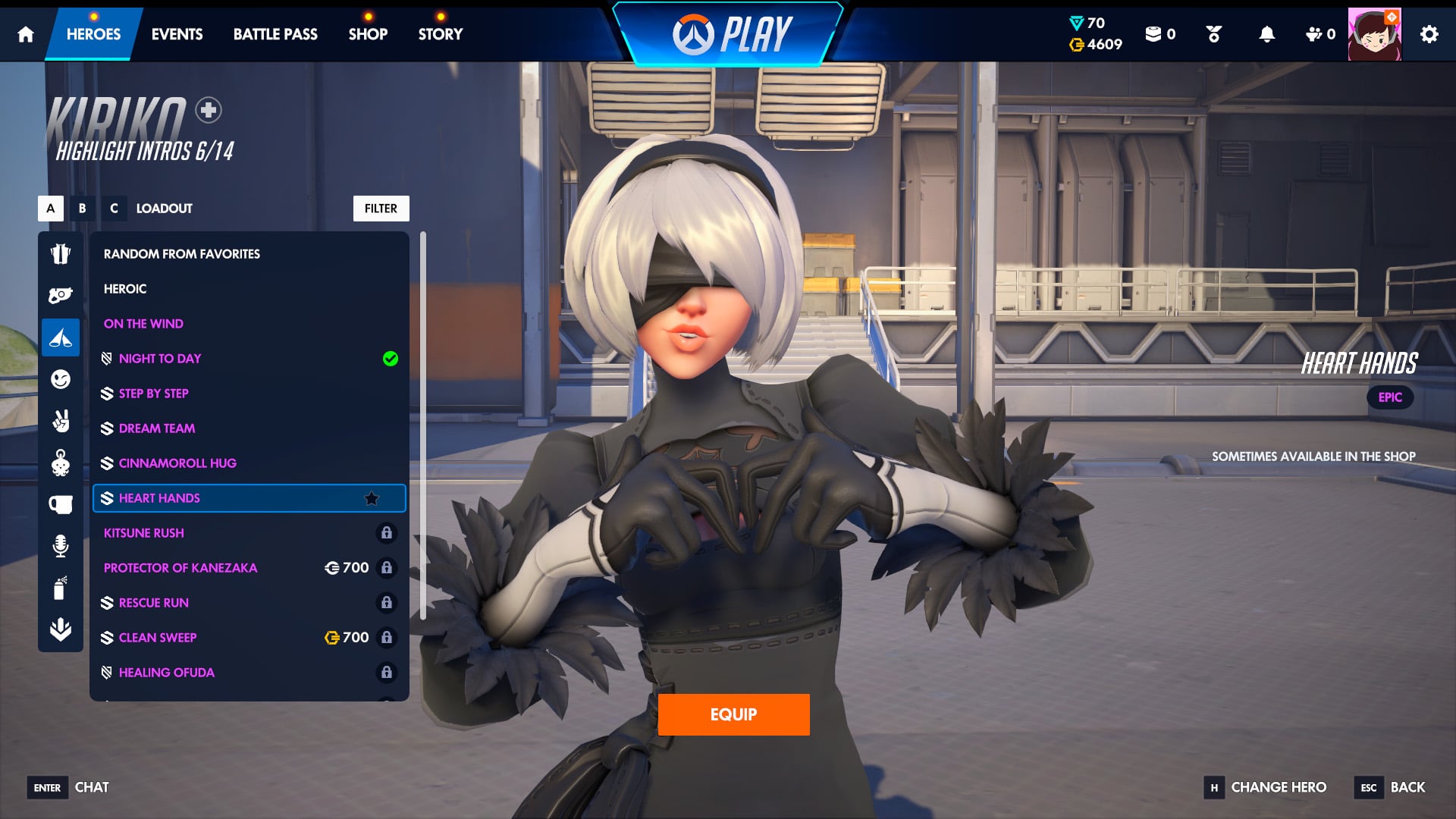1456x819 pixels.
Task: Open the Filter options
Action: tap(381, 209)
